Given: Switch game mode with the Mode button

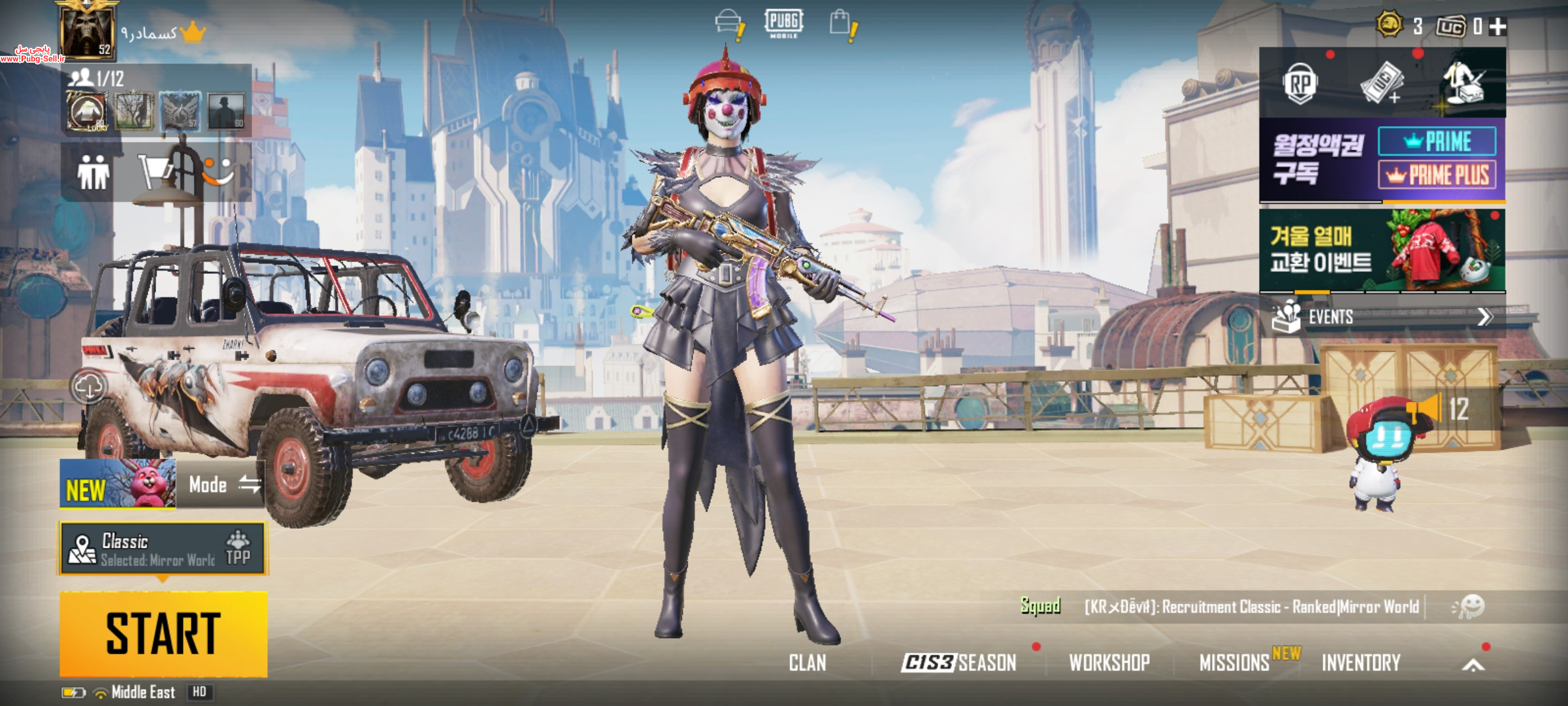Looking at the screenshot, I should click(222, 484).
